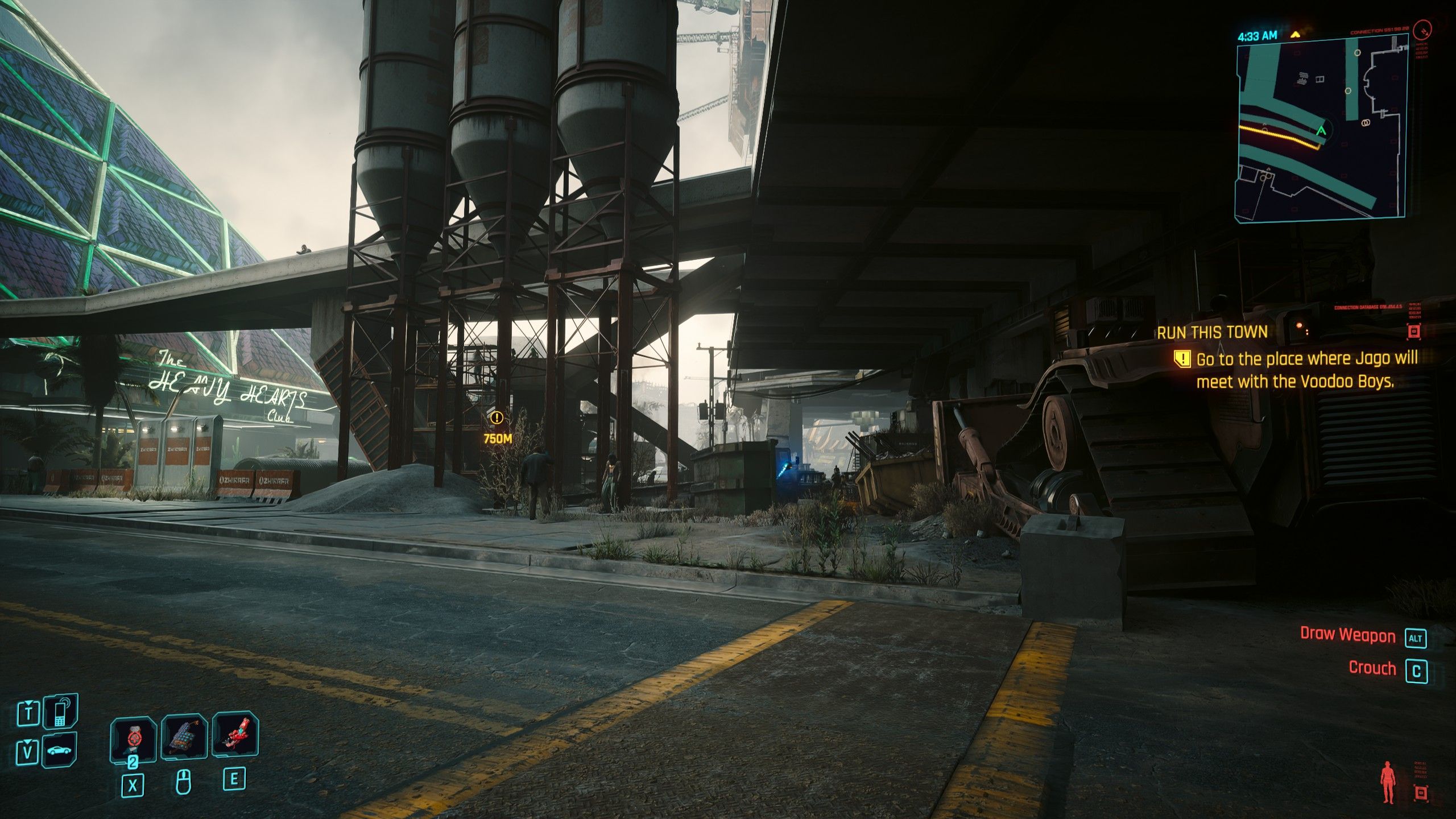Click the green player arrow on minimap
This screenshot has height=819, width=1456.
pos(1321,131)
